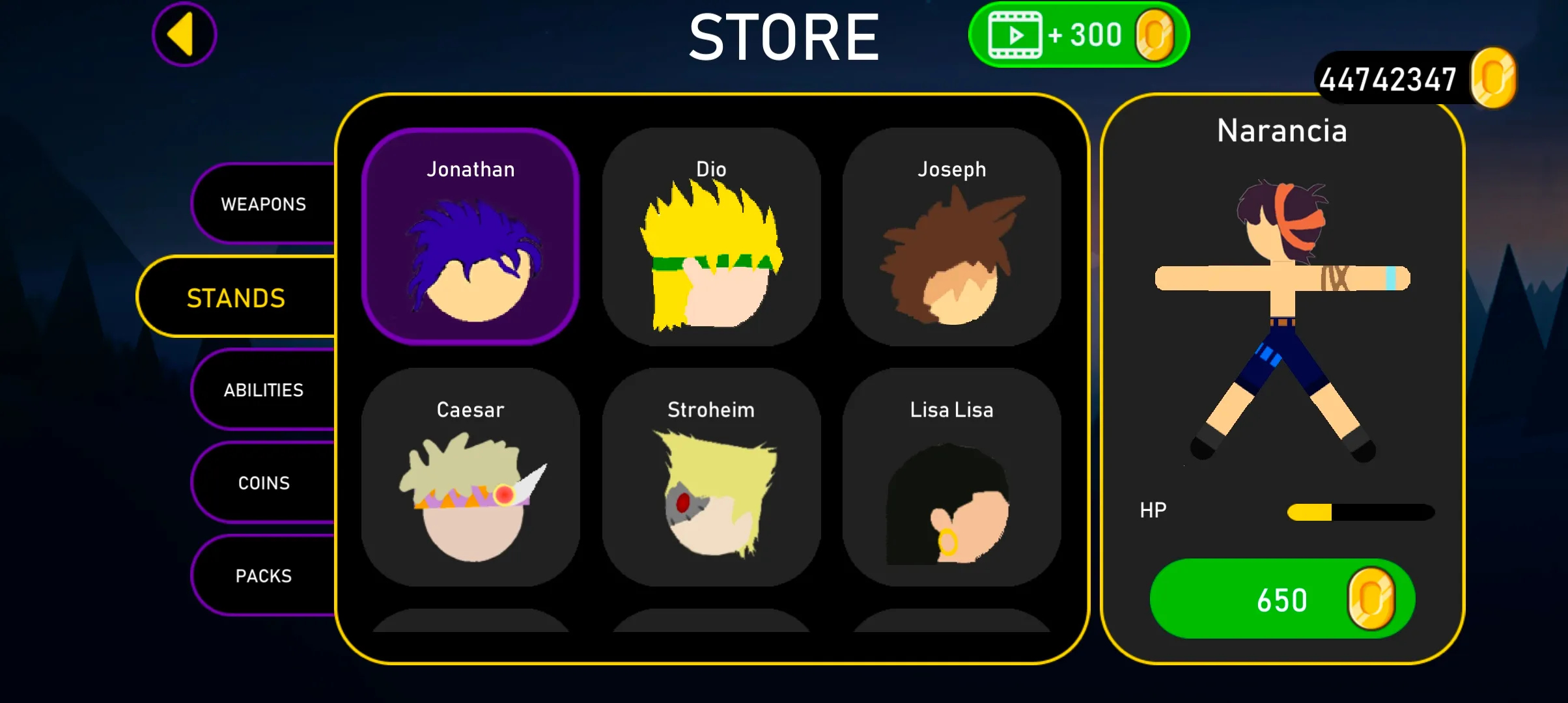
Task: Keep STANDS category selected
Action: (x=236, y=297)
